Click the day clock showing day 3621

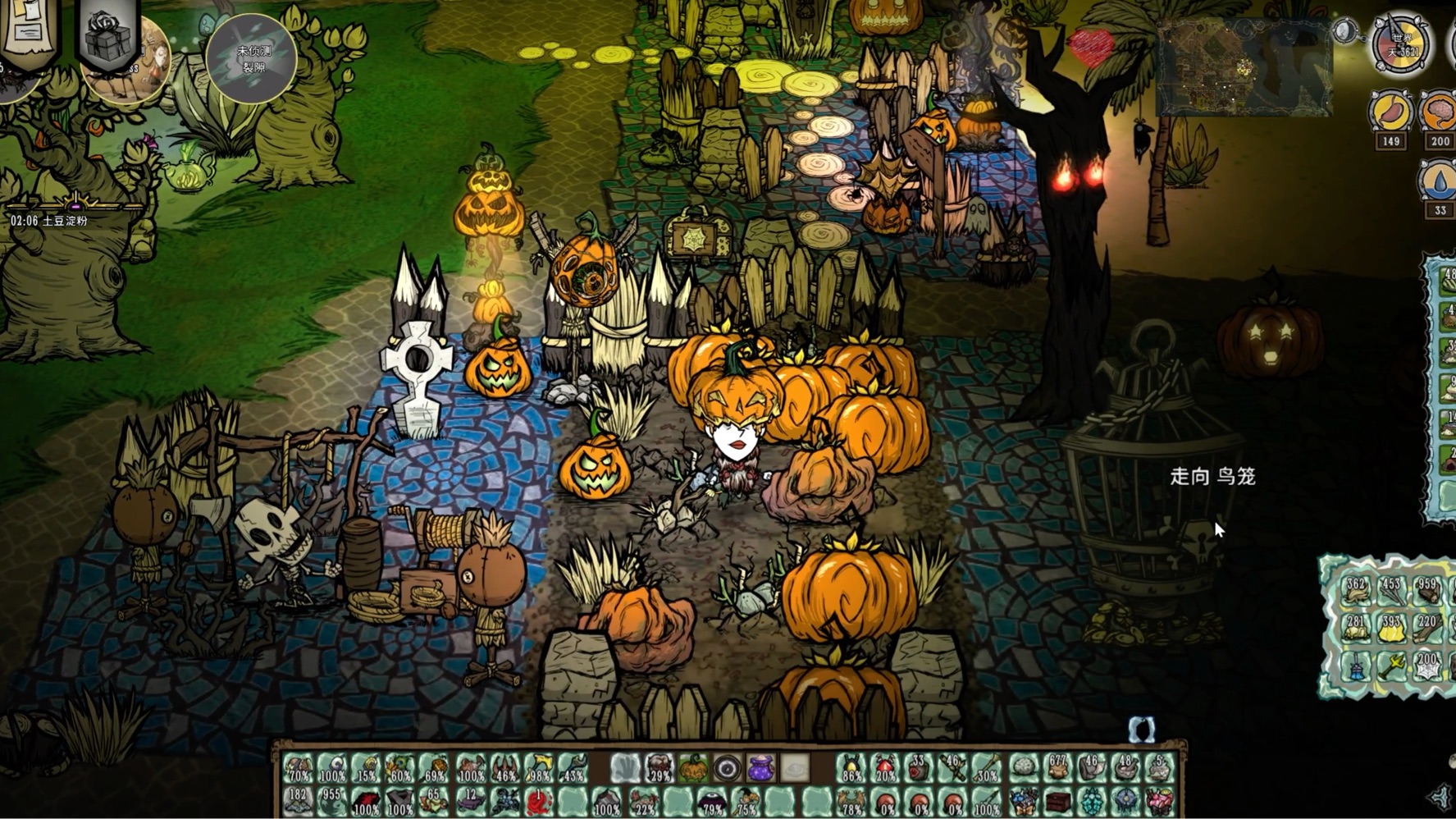(x=1401, y=43)
